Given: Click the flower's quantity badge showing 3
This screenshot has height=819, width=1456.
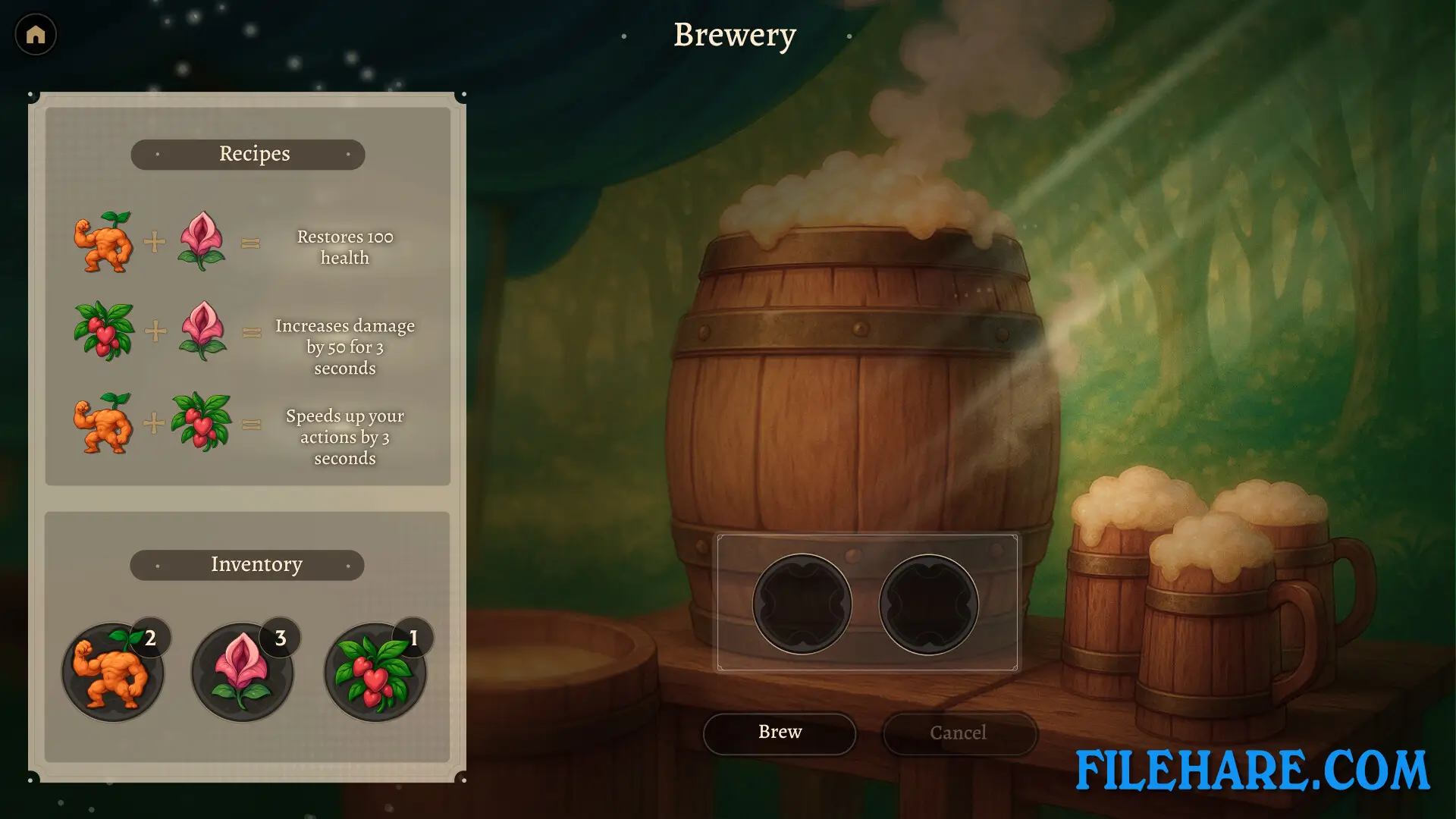Looking at the screenshot, I should [279, 638].
